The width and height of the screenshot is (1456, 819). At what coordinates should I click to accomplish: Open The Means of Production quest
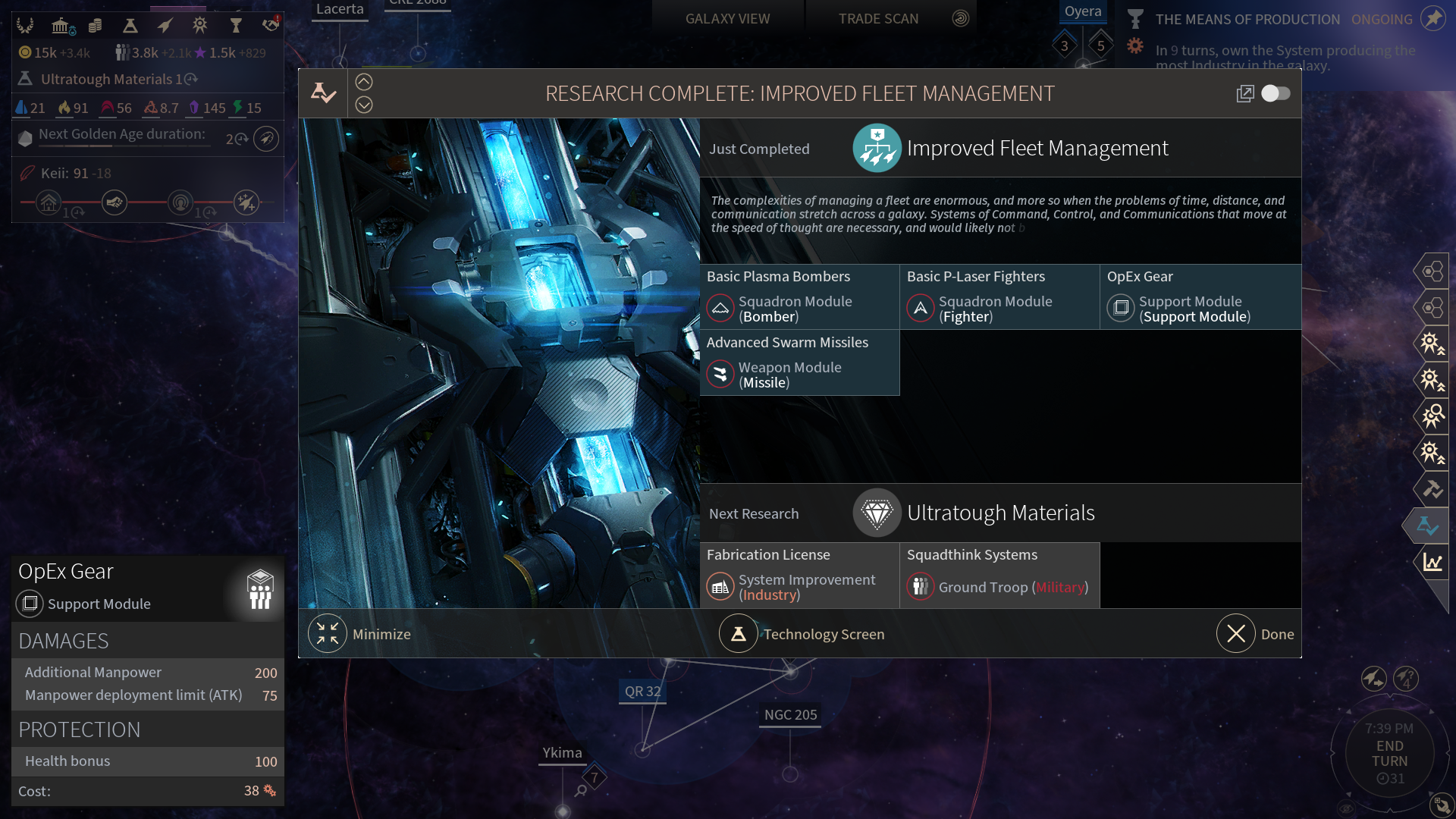click(x=1247, y=19)
